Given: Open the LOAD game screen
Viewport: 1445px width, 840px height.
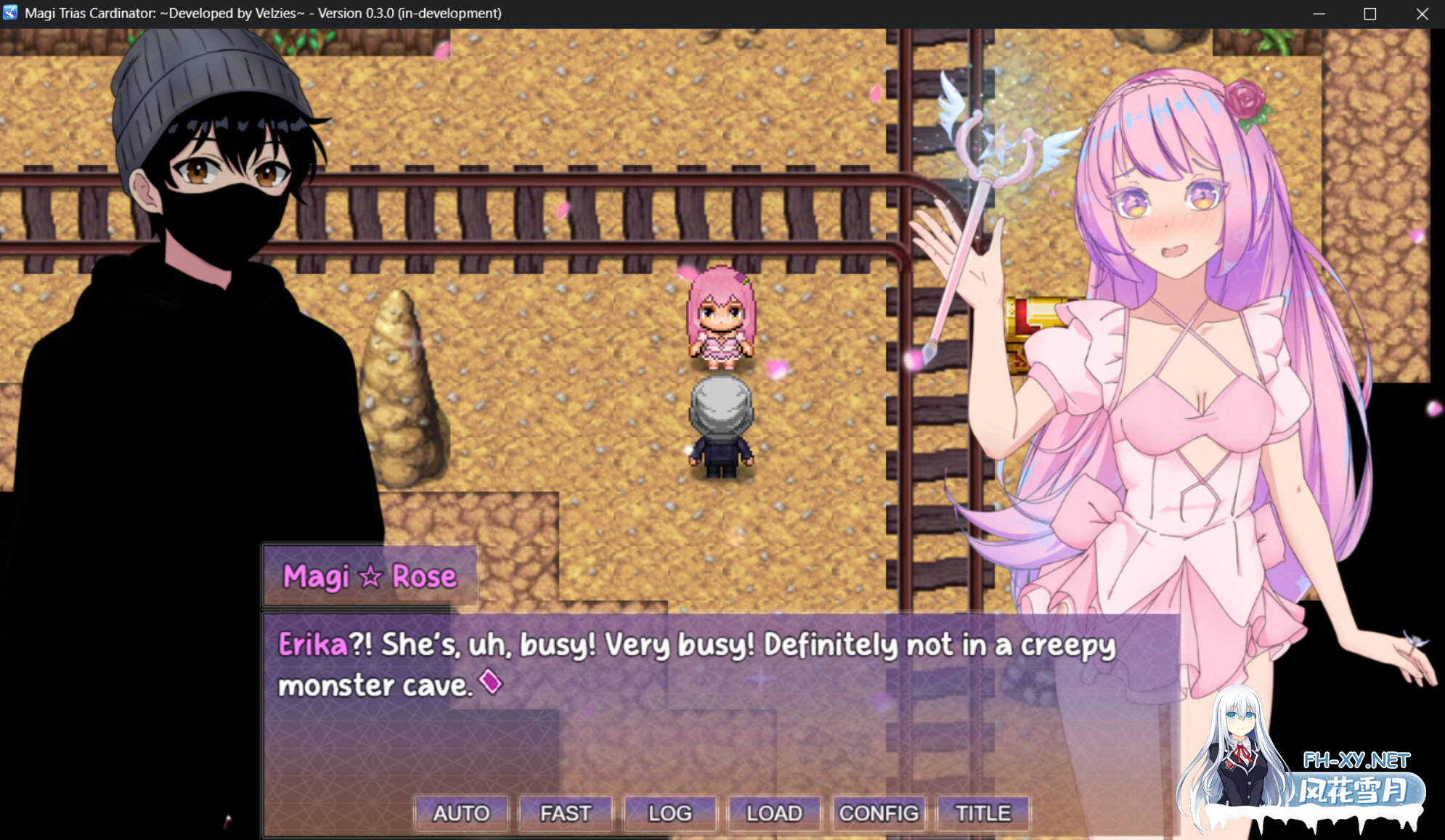Looking at the screenshot, I should [773, 813].
